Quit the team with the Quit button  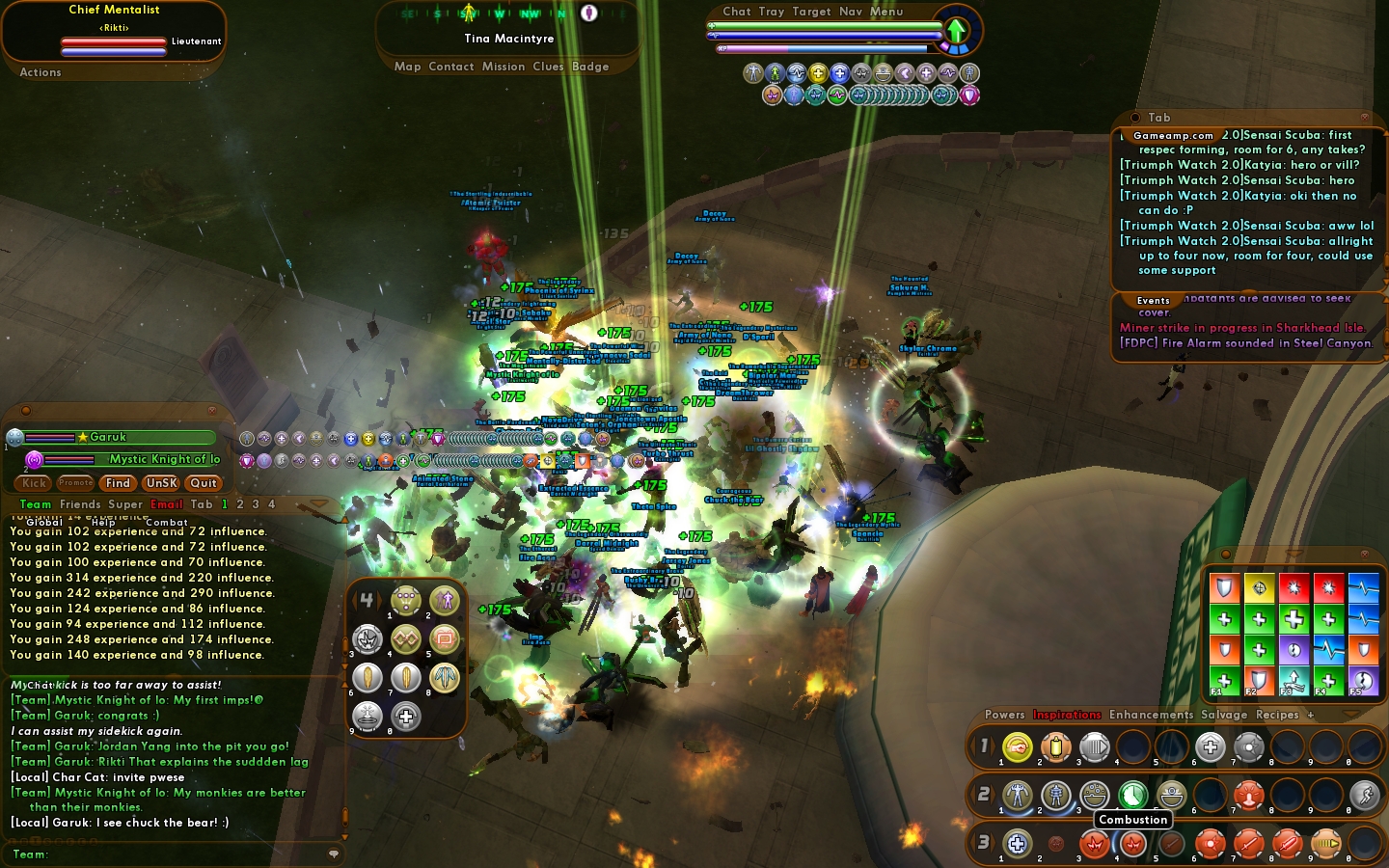(x=204, y=483)
